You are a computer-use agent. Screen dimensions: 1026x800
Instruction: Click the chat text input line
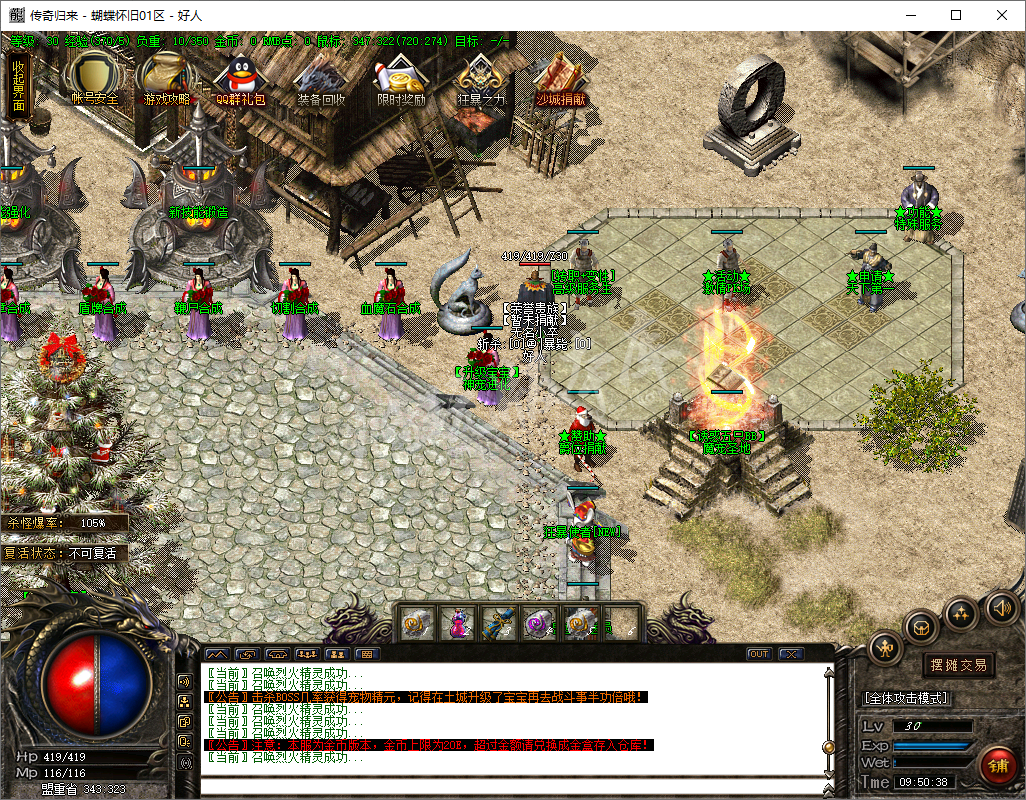(510, 784)
